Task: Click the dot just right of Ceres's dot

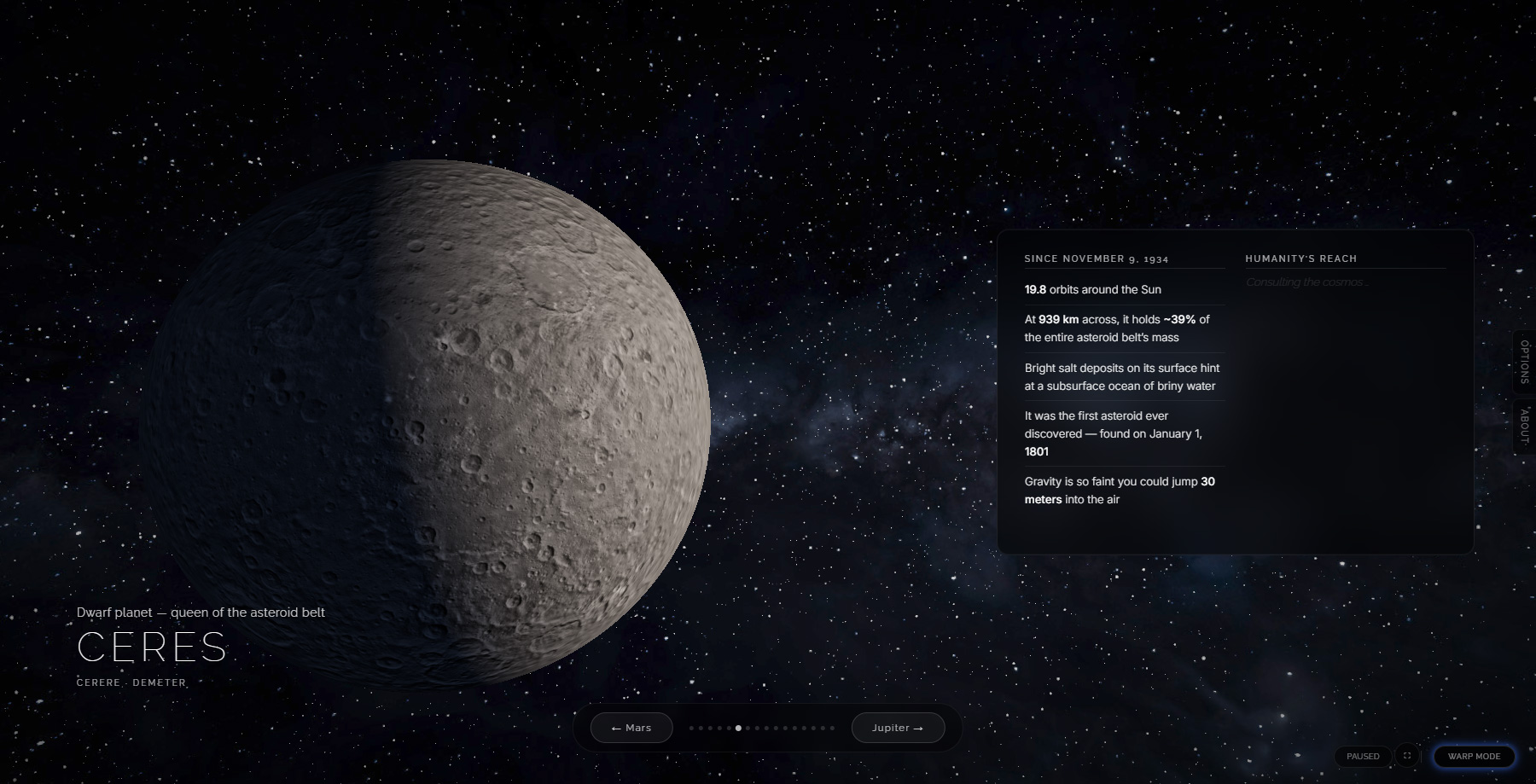Action: click(x=748, y=729)
